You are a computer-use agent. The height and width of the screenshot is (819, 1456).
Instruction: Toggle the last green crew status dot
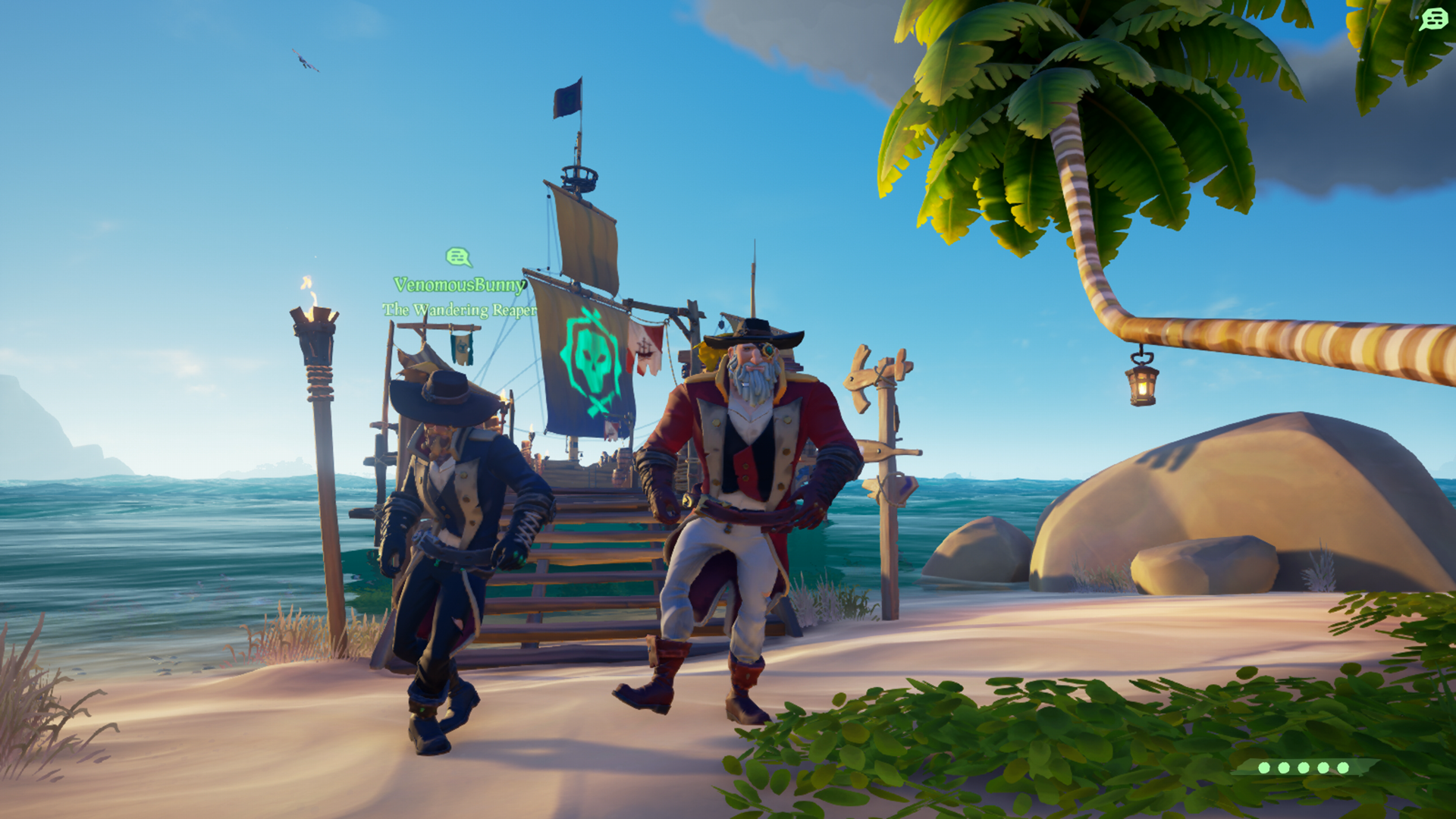click(1342, 767)
